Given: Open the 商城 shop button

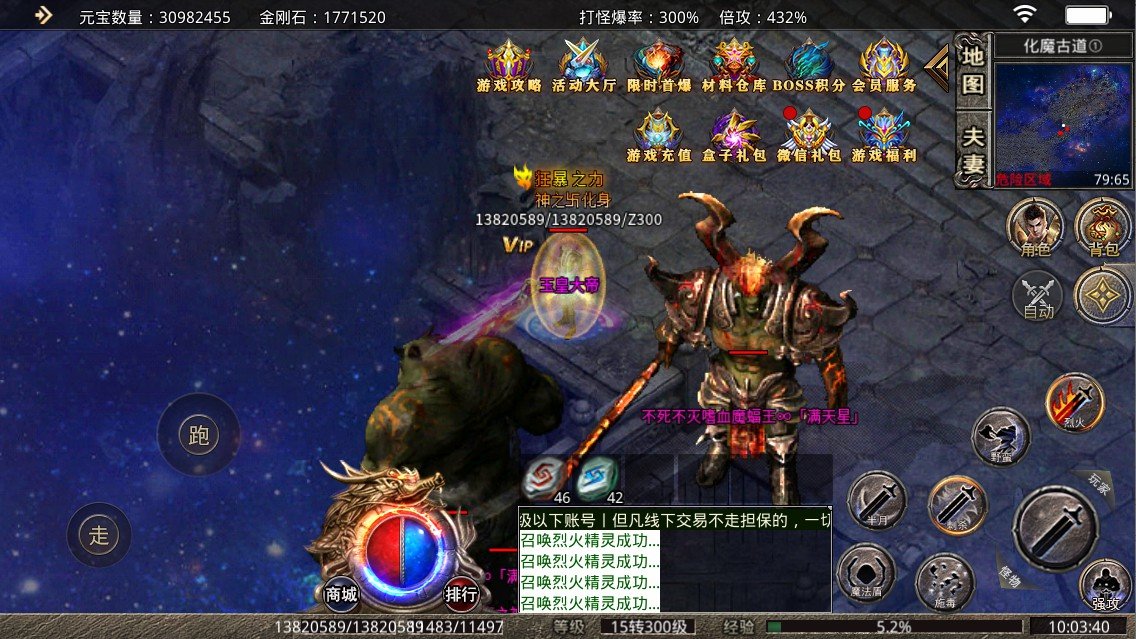Looking at the screenshot, I should point(341,594).
